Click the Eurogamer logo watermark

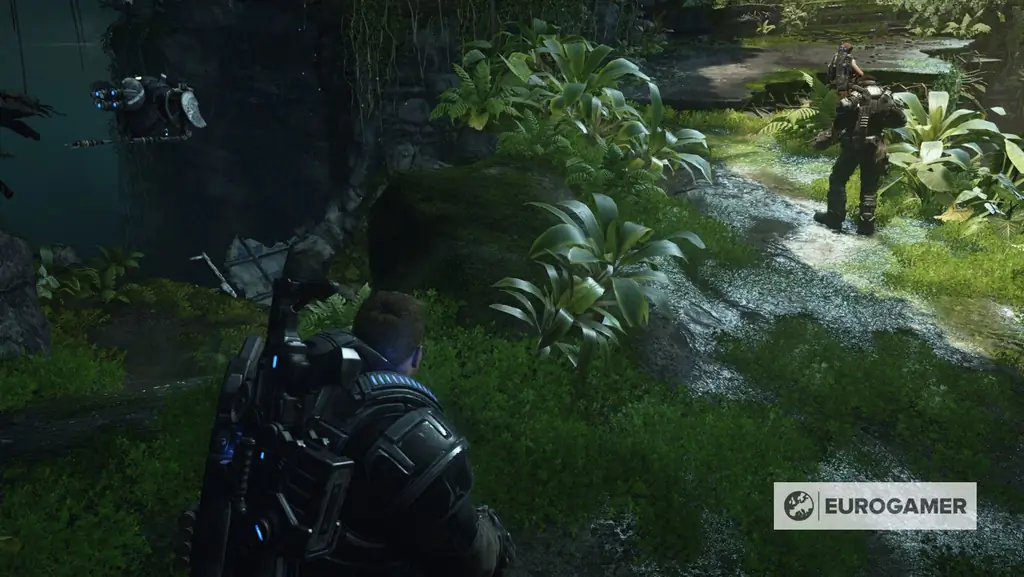point(874,506)
